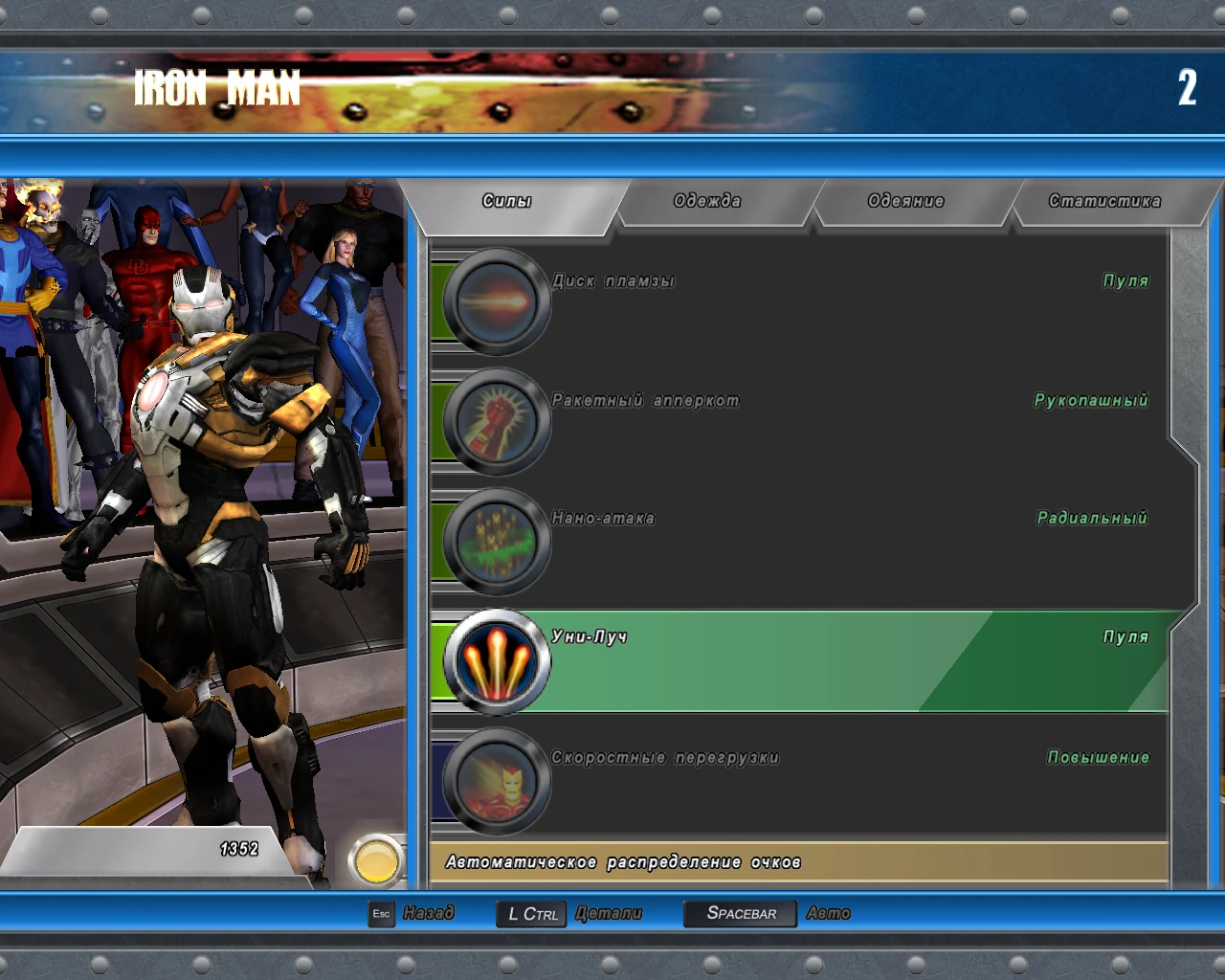This screenshot has width=1225, height=980.
Task: Click the Детали label at the bottom
Action: pyautogui.click(x=610, y=913)
